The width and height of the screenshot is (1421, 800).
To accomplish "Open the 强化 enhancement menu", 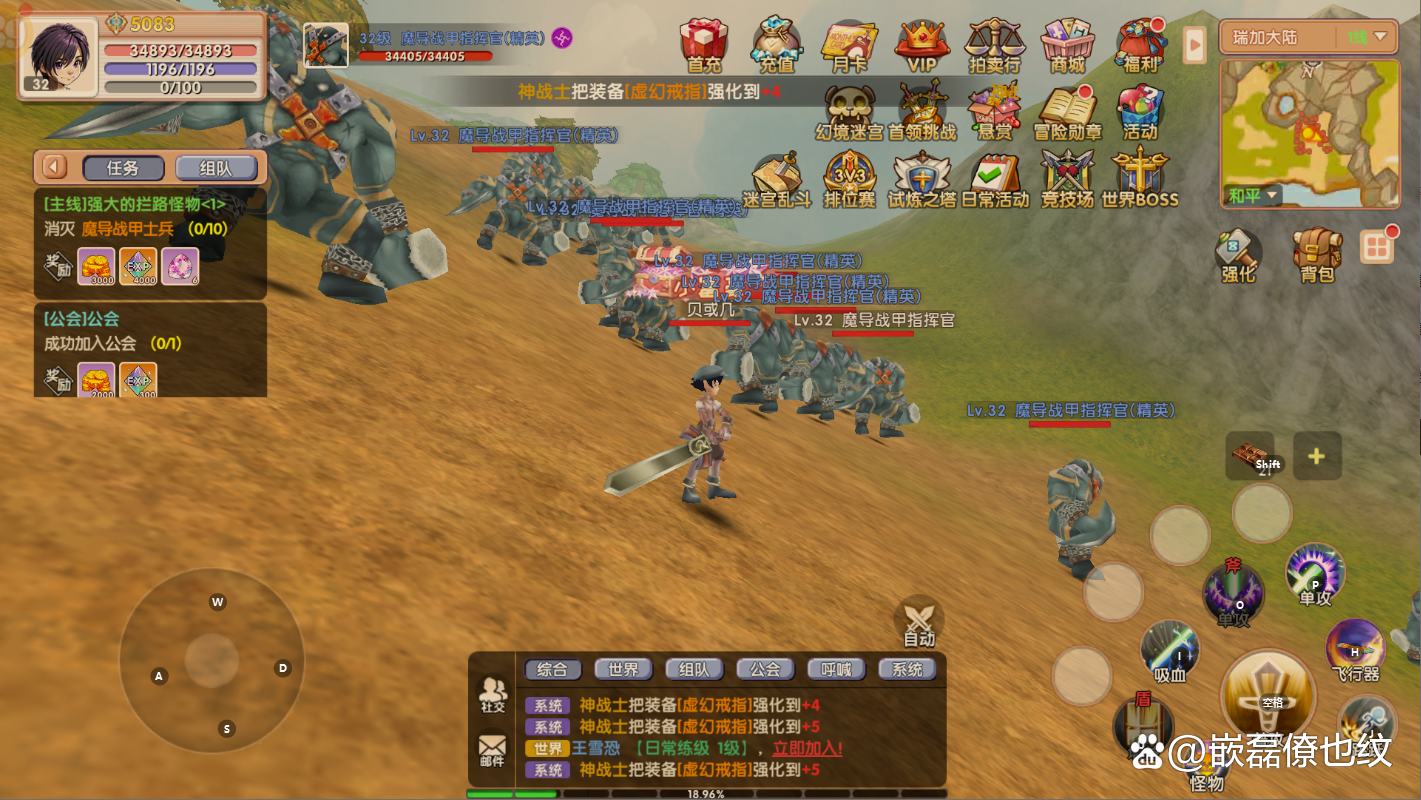I will [1238, 254].
